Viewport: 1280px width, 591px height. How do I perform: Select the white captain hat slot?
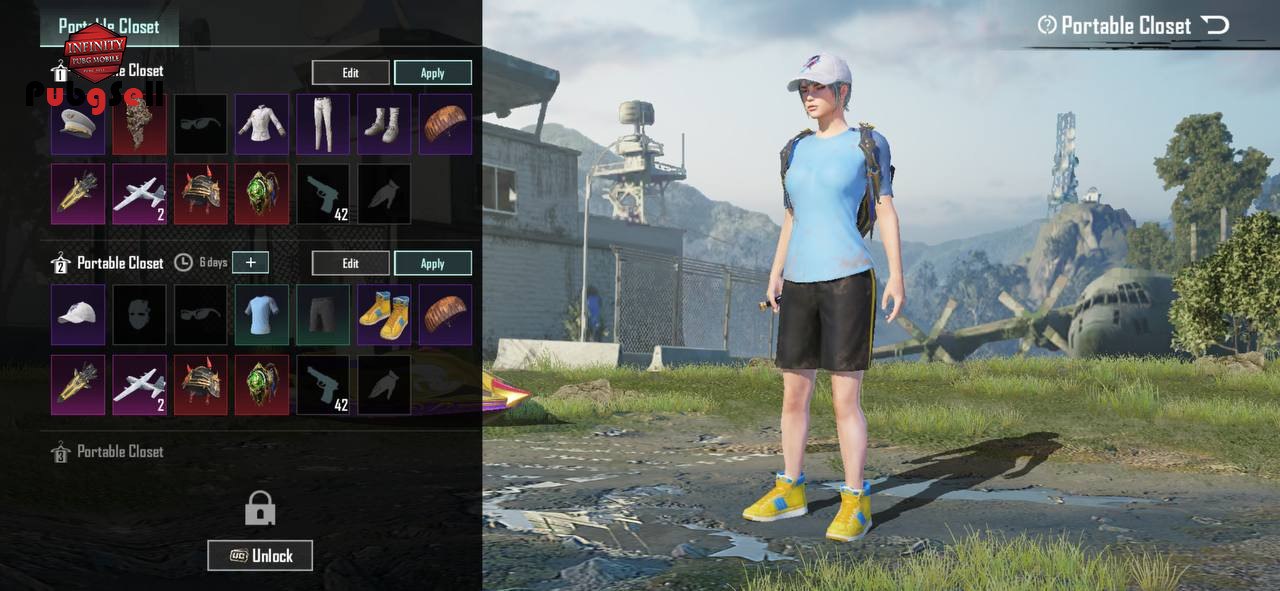78,124
